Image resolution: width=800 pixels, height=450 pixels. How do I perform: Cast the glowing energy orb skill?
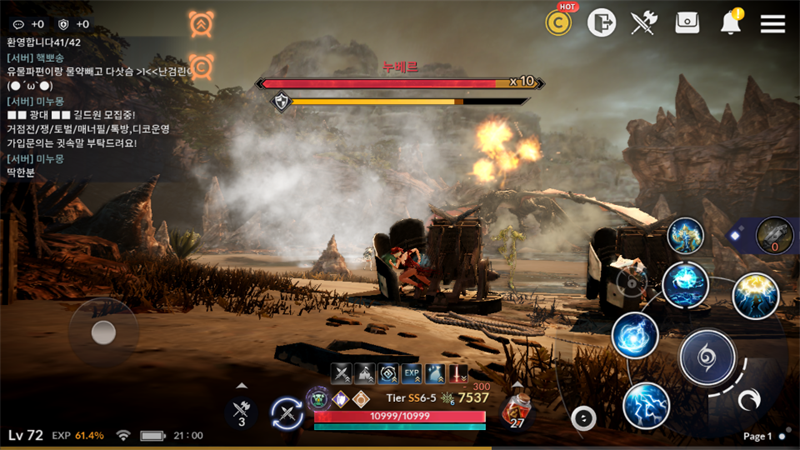(634, 335)
